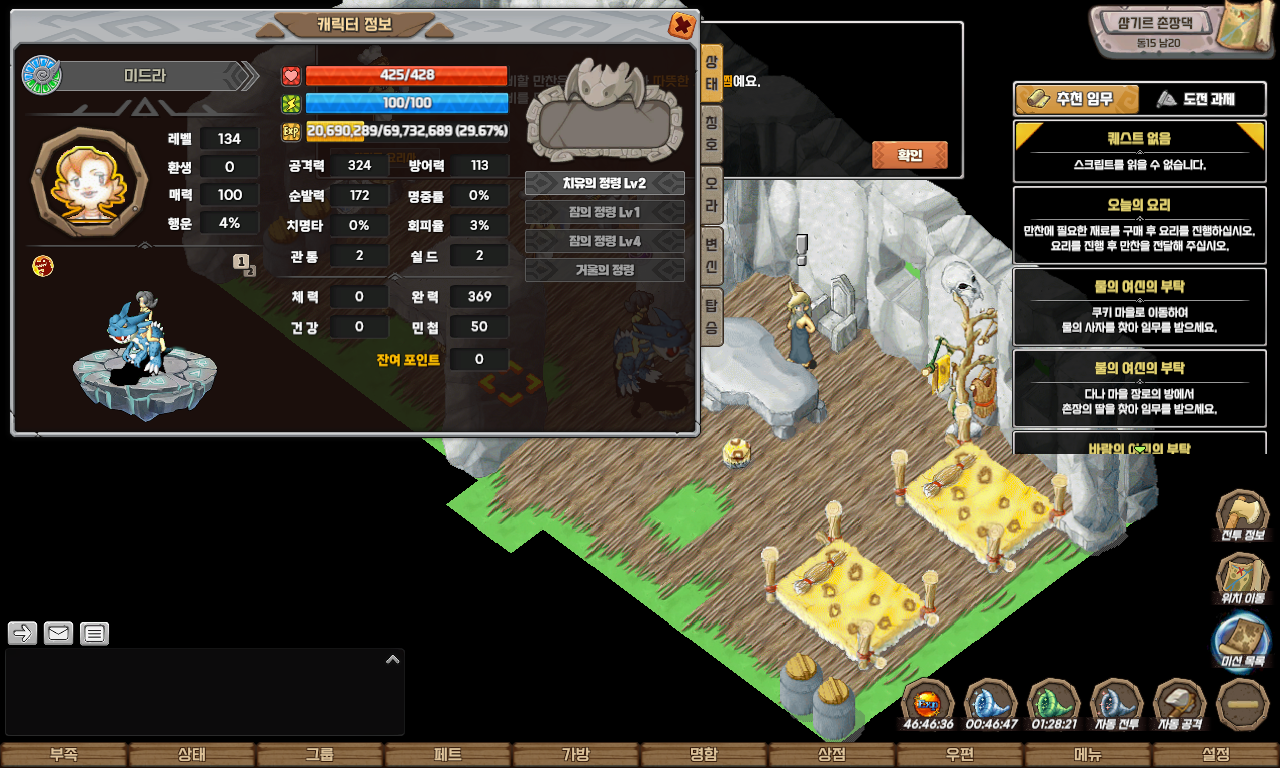The height and width of the screenshot is (768, 1280).
Task: Open the 가방 bag menu
Action: [x=576, y=755]
